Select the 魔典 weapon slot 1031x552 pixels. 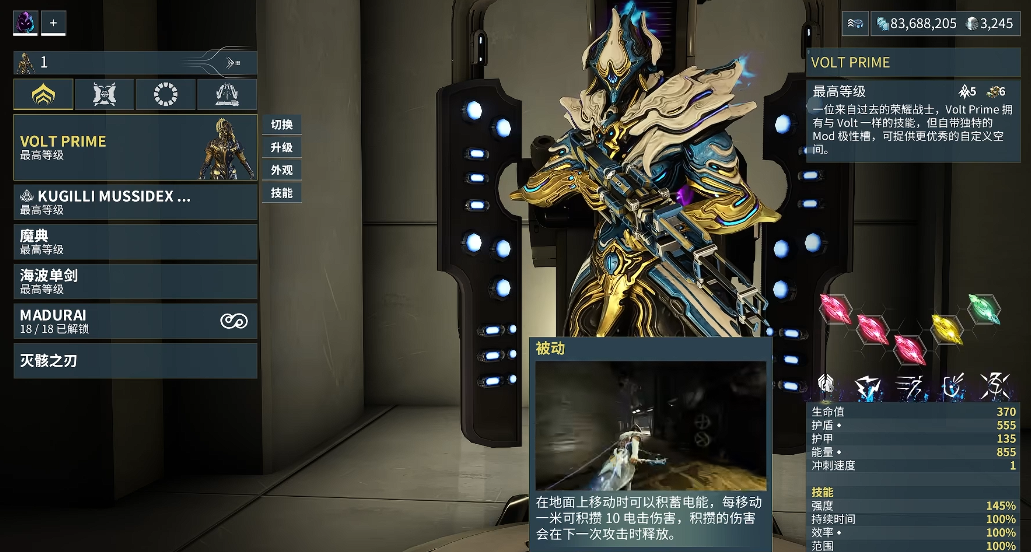click(x=135, y=241)
